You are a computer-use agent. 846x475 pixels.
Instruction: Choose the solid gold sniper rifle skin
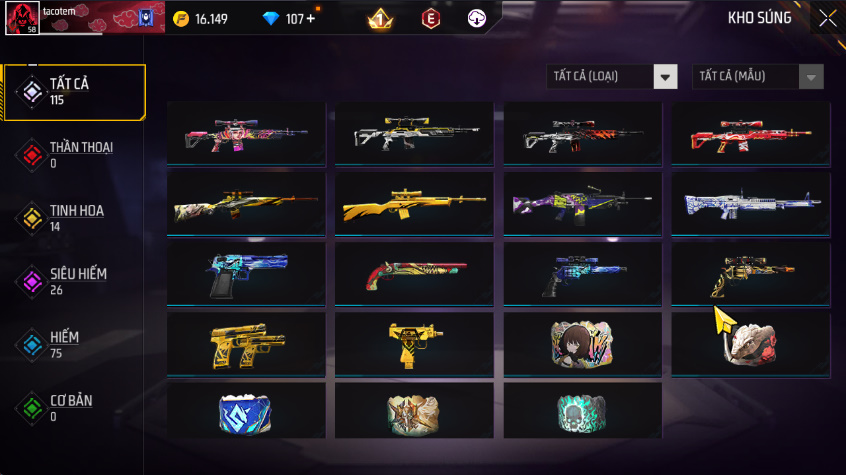[x=414, y=204]
